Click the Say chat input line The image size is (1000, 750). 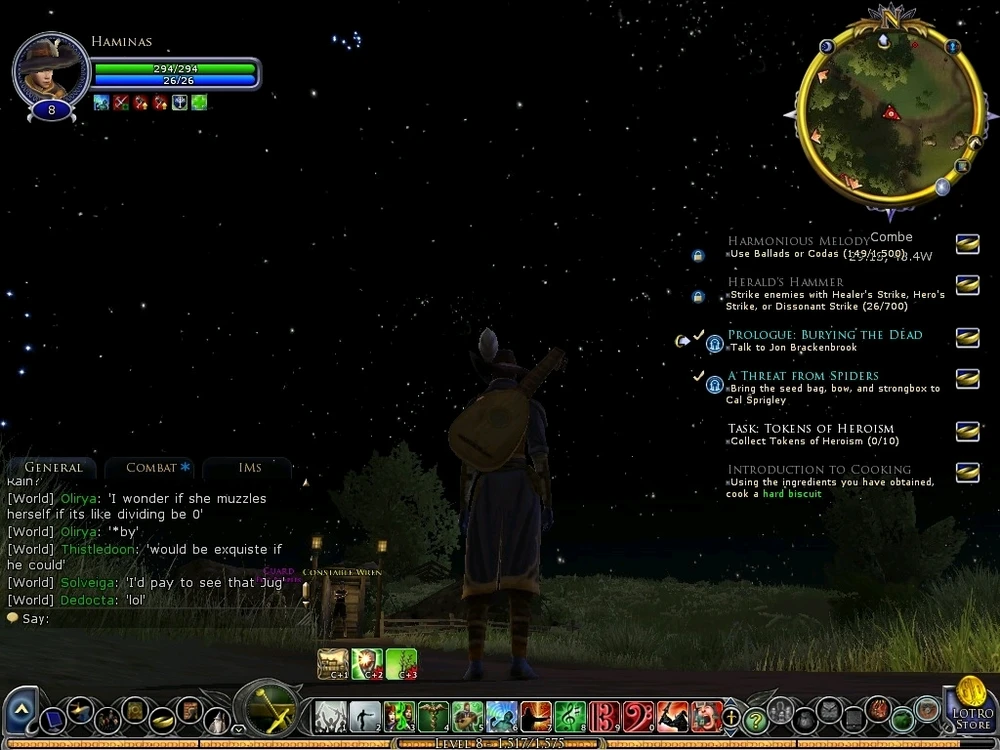point(150,618)
